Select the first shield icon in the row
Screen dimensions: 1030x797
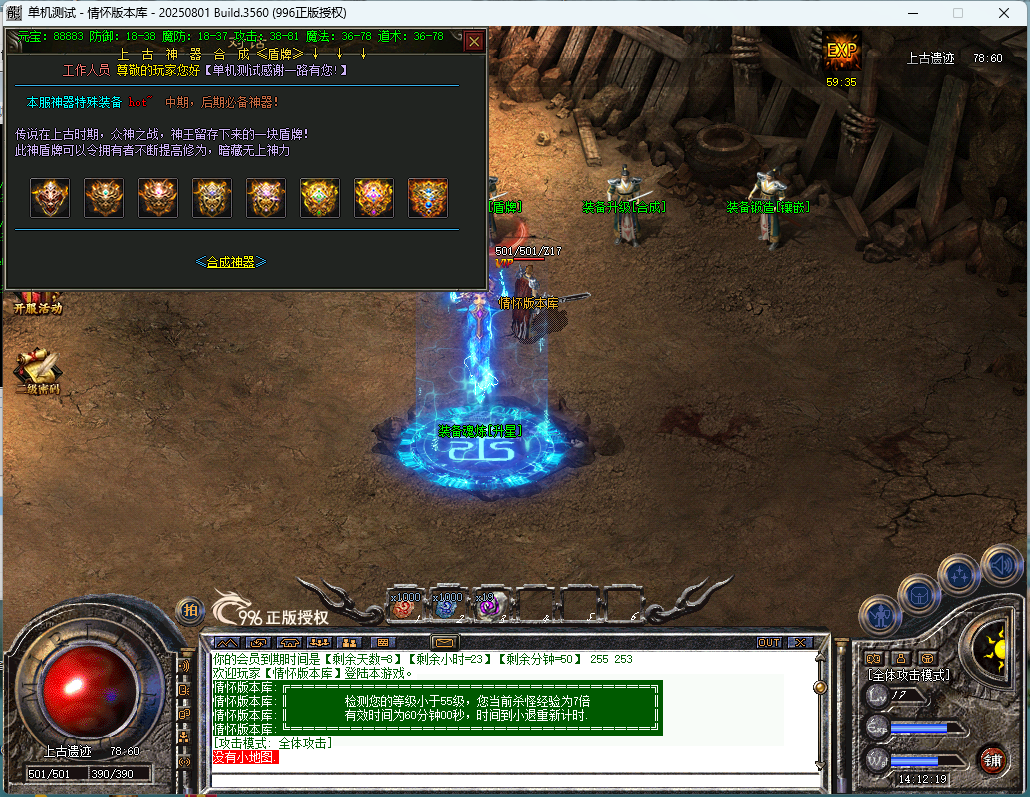(50, 198)
